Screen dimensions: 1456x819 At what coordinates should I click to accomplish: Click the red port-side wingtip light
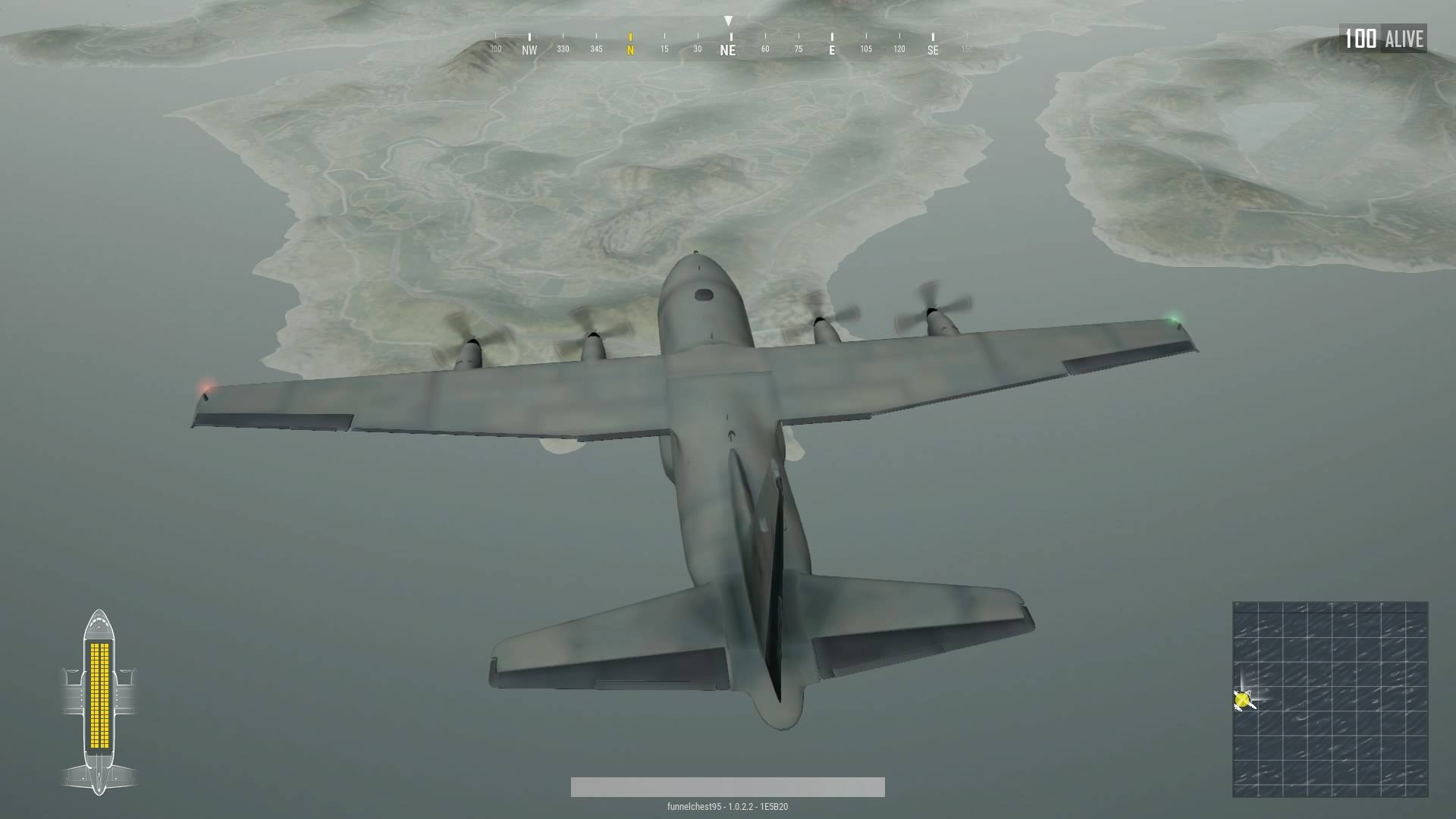point(206,388)
